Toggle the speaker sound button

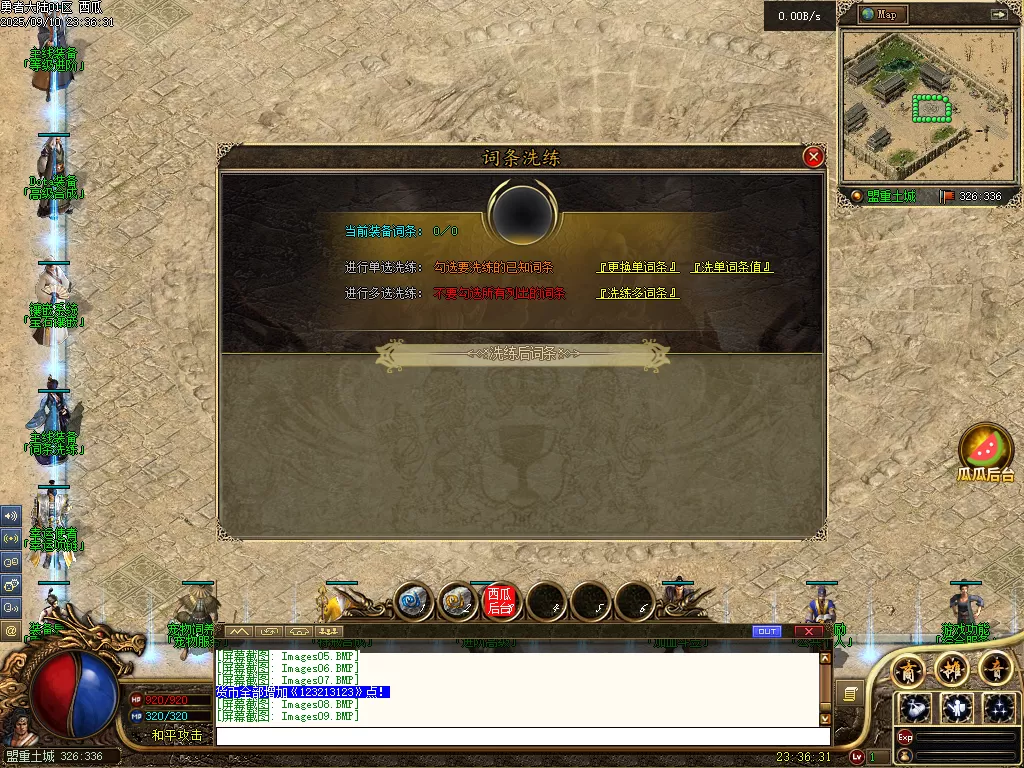[x=11, y=516]
